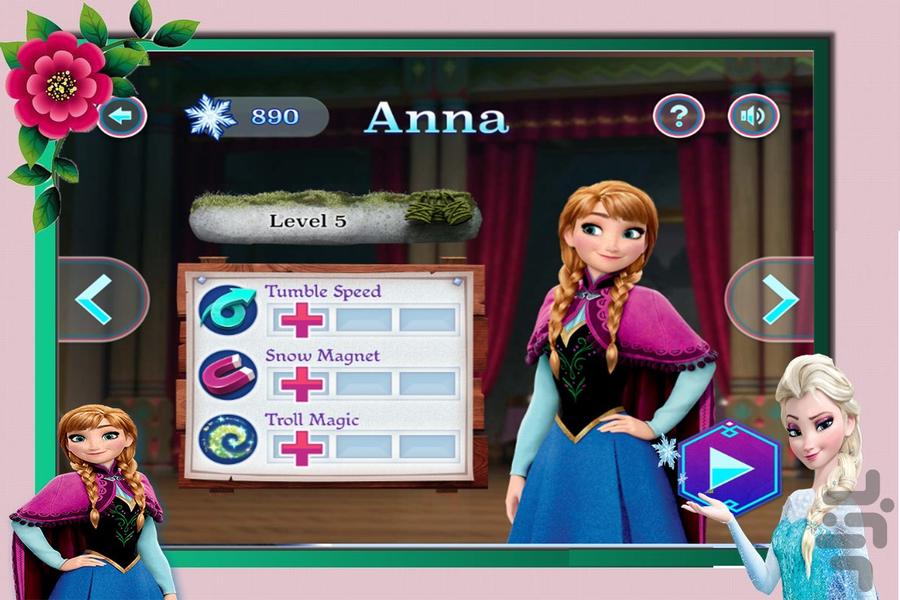Viewport: 900px width, 600px height.
Task: Select the Tumble Speed swirl icon
Action: click(227, 310)
